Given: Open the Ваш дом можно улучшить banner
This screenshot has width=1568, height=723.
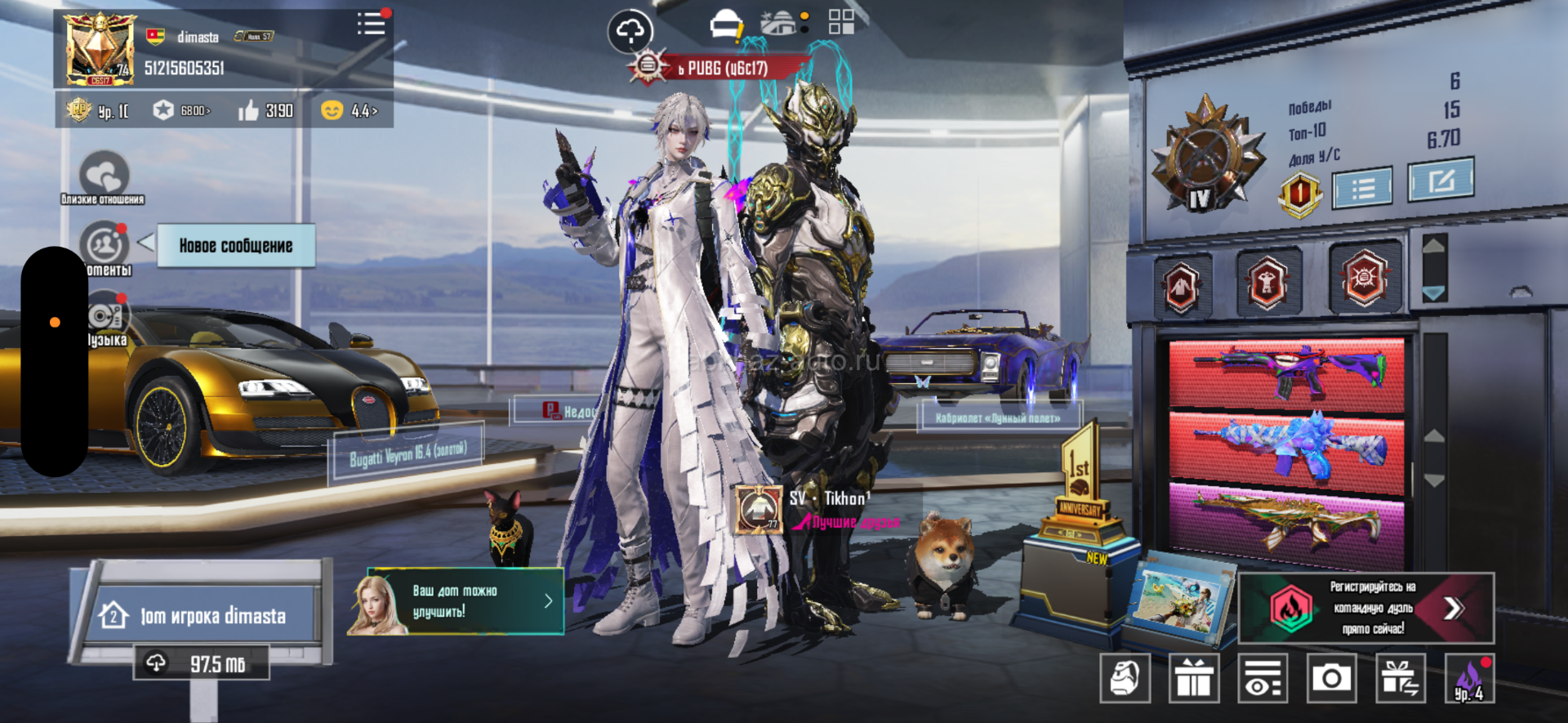Looking at the screenshot, I should [456, 602].
